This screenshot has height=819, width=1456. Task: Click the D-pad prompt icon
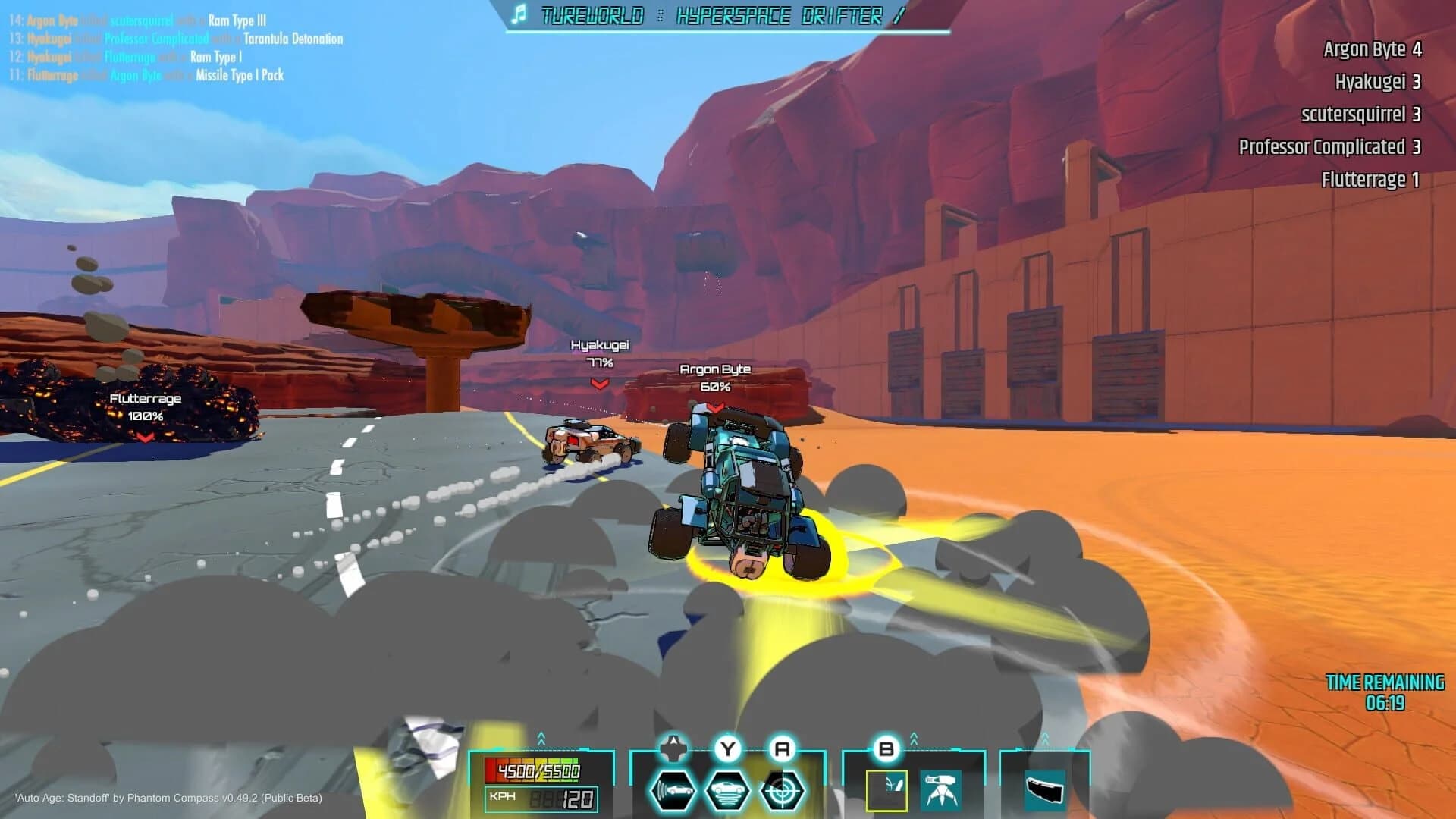tap(673, 748)
